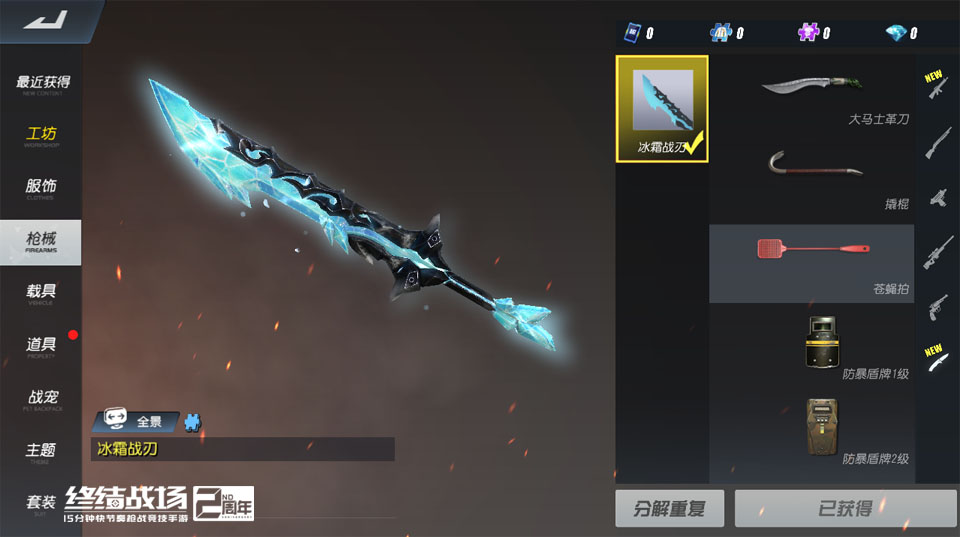Switch to the 主题 Theme section

(42, 451)
